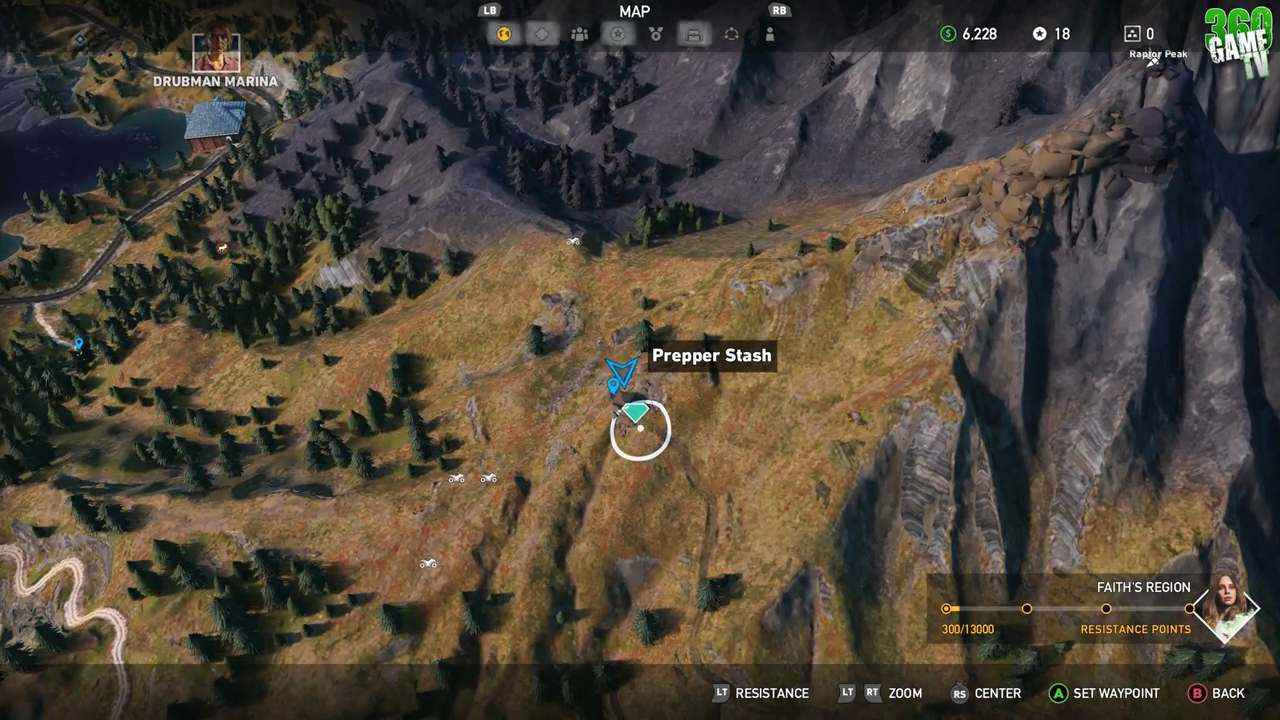Select the medal perks filter icon
The width and height of the screenshot is (1280, 720).
(x=655, y=33)
